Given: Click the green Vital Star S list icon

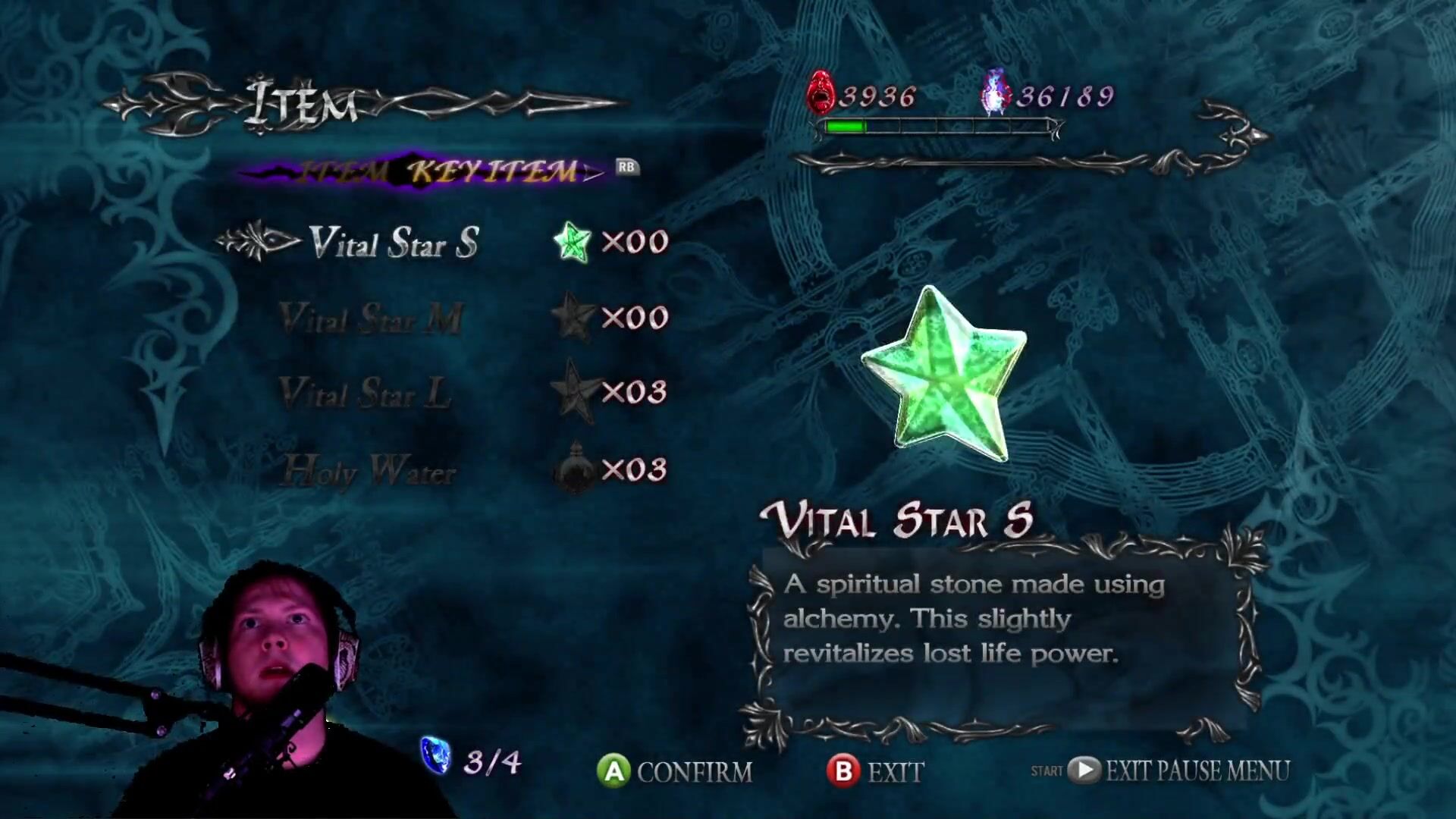Looking at the screenshot, I should click(572, 242).
